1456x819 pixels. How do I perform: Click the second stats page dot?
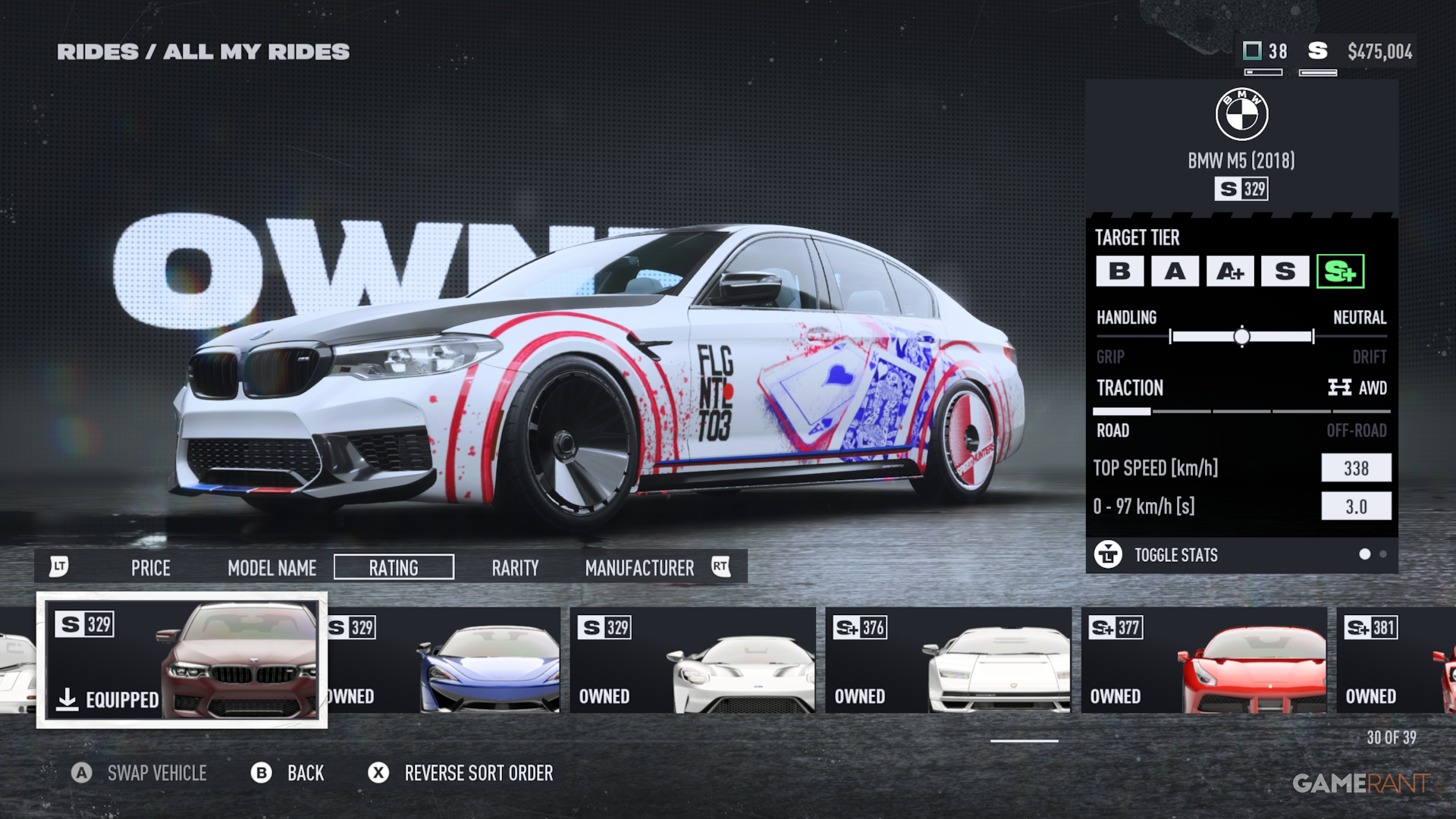tap(1384, 555)
